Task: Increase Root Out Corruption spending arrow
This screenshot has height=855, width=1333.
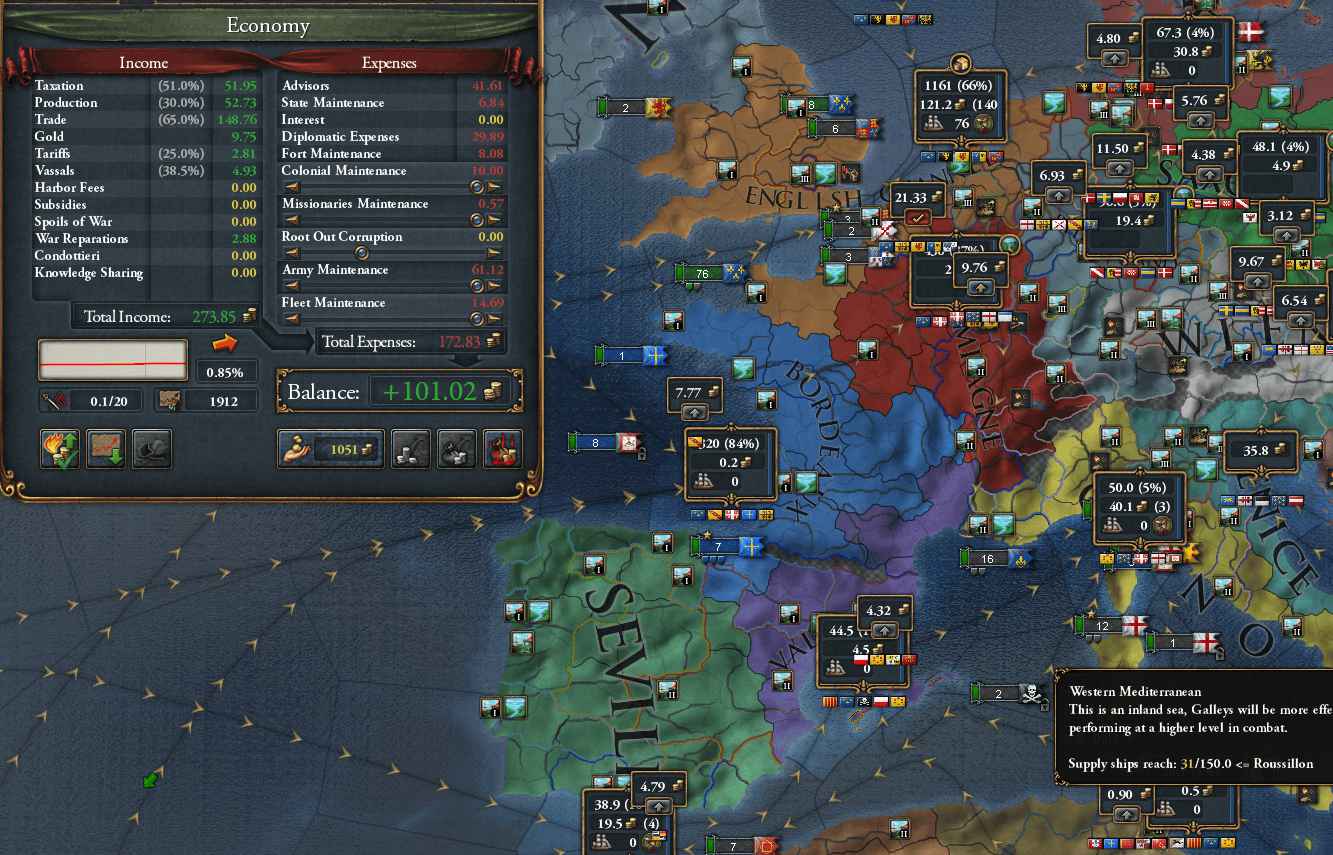Action: pos(495,253)
